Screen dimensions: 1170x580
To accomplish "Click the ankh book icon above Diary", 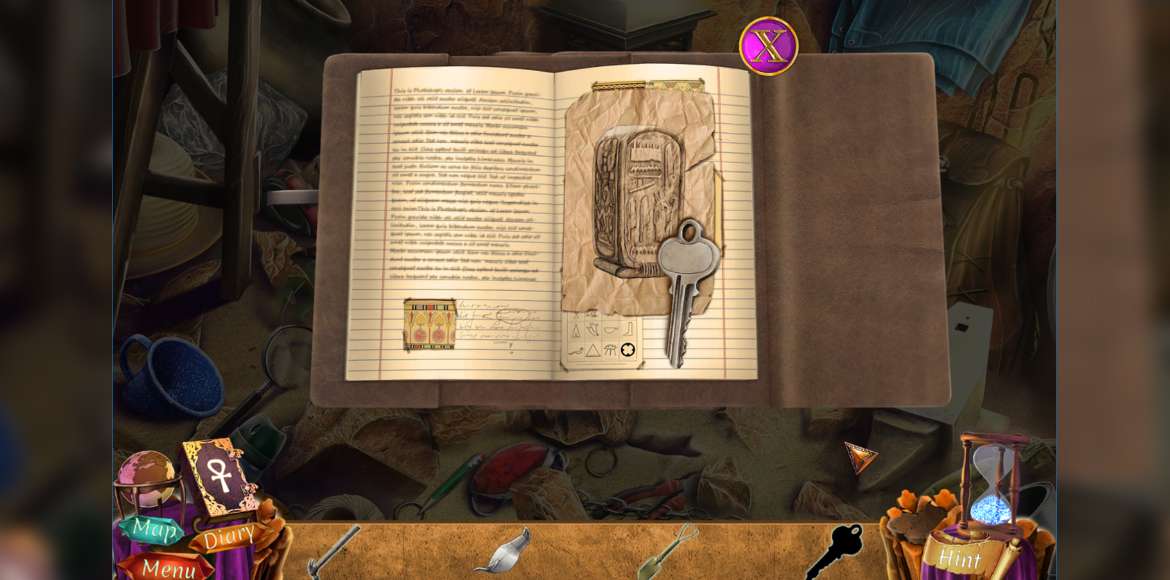I will pos(219,475).
